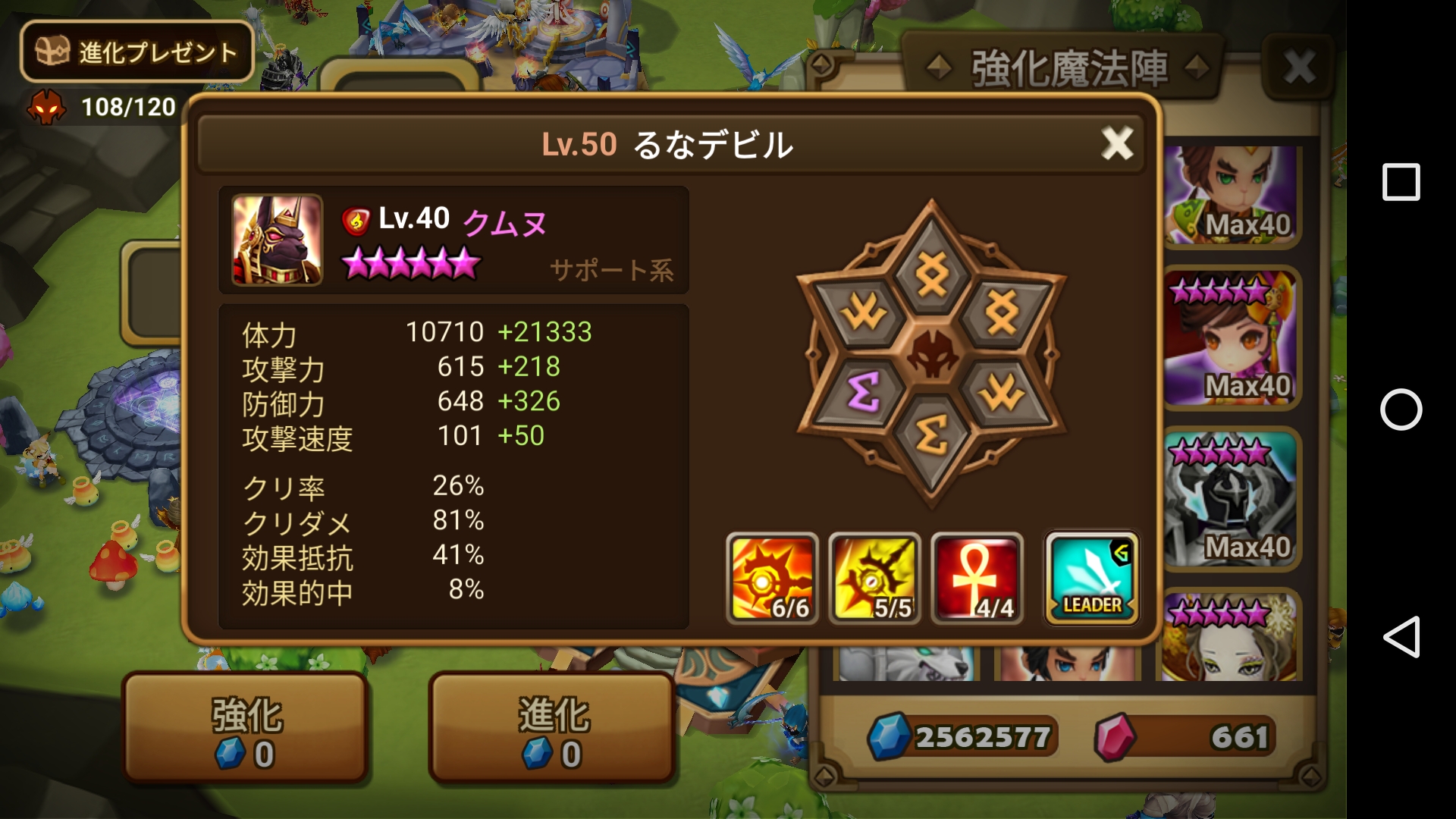Open the bottom rune slot
Viewport: 1456px width, 819px height.
[932, 436]
